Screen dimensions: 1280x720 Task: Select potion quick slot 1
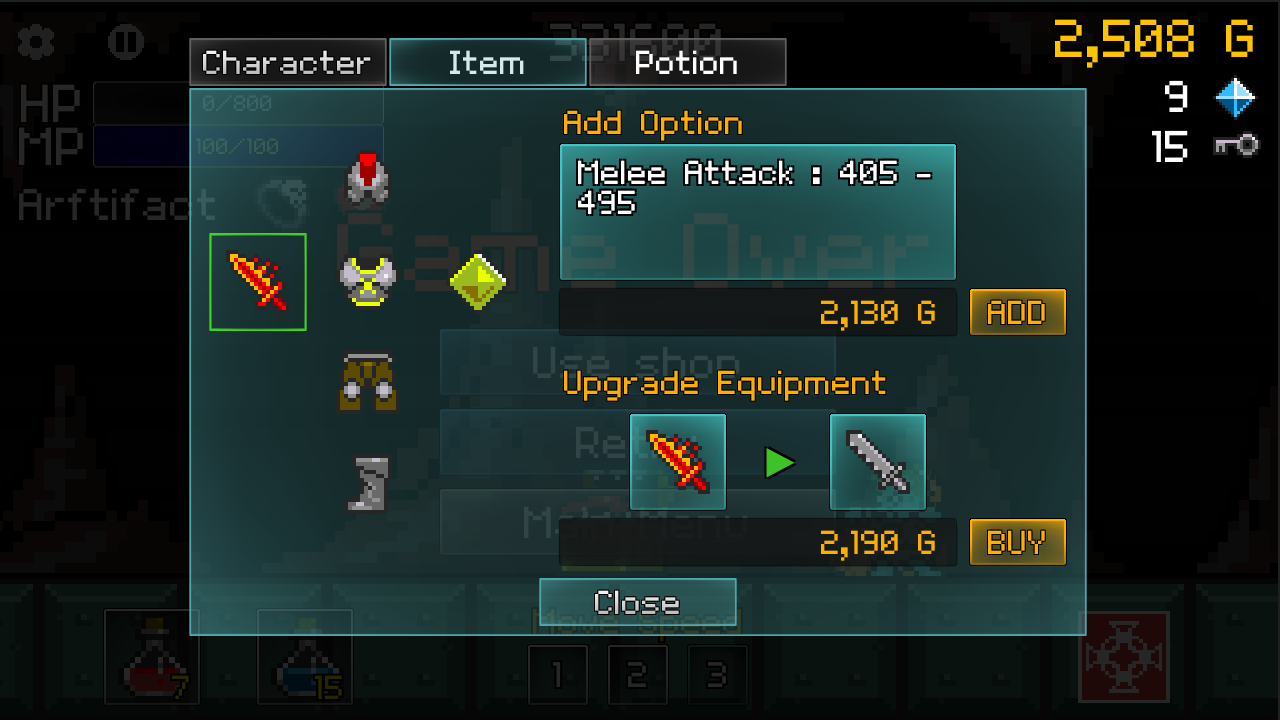tap(558, 673)
